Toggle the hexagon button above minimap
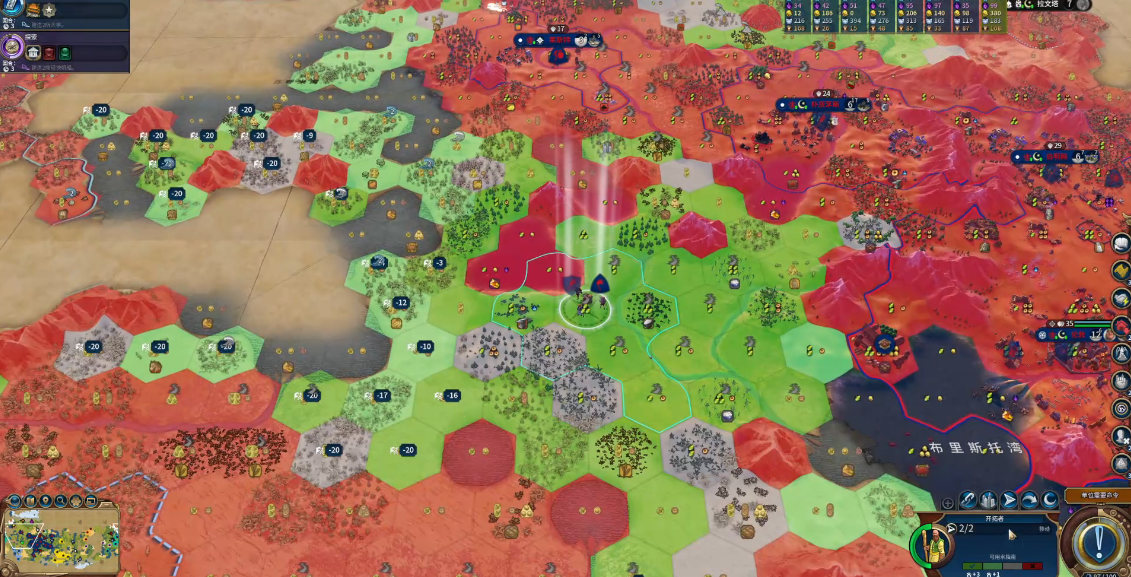Viewport: 1131px width, 577px height. pyautogui.click(x=77, y=500)
